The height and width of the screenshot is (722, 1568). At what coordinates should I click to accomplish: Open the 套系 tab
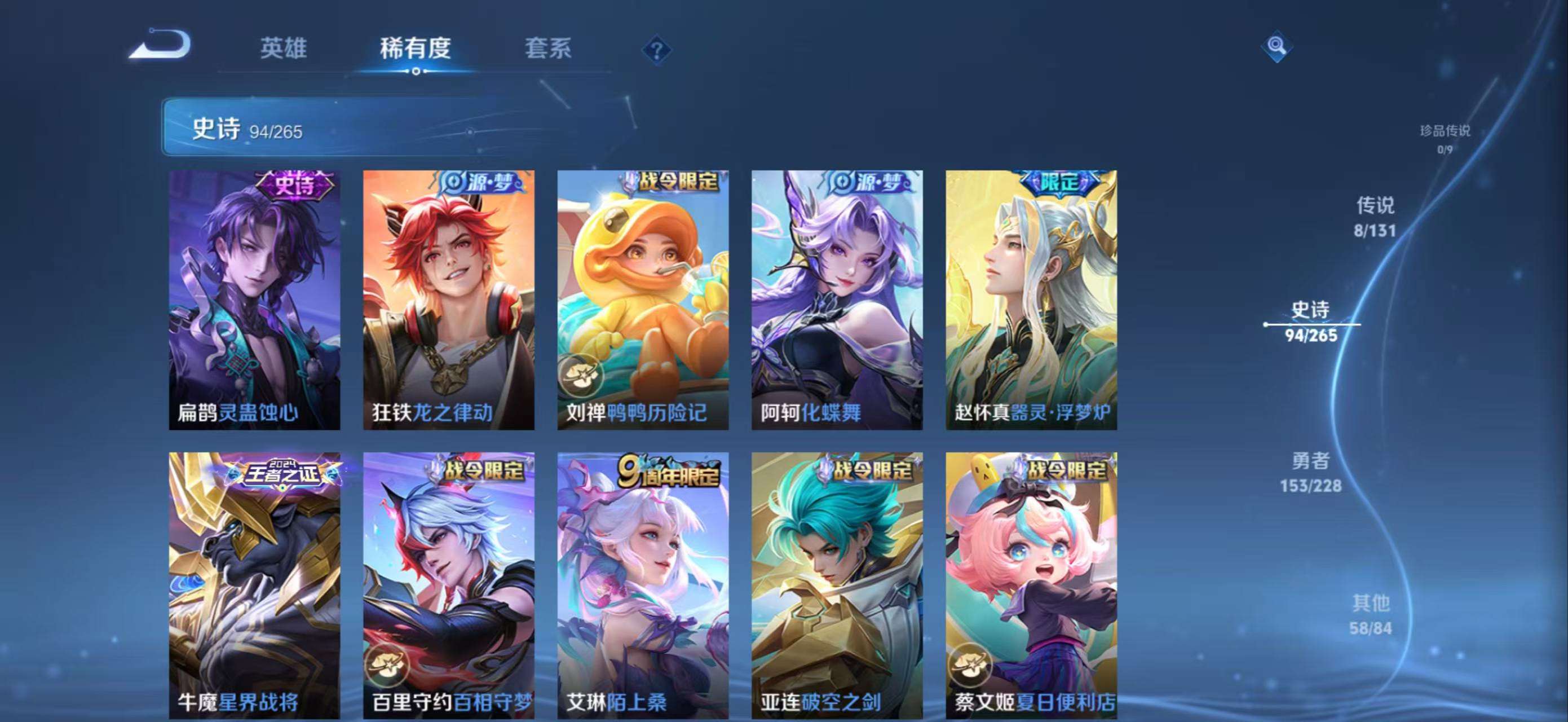(548, 48)
